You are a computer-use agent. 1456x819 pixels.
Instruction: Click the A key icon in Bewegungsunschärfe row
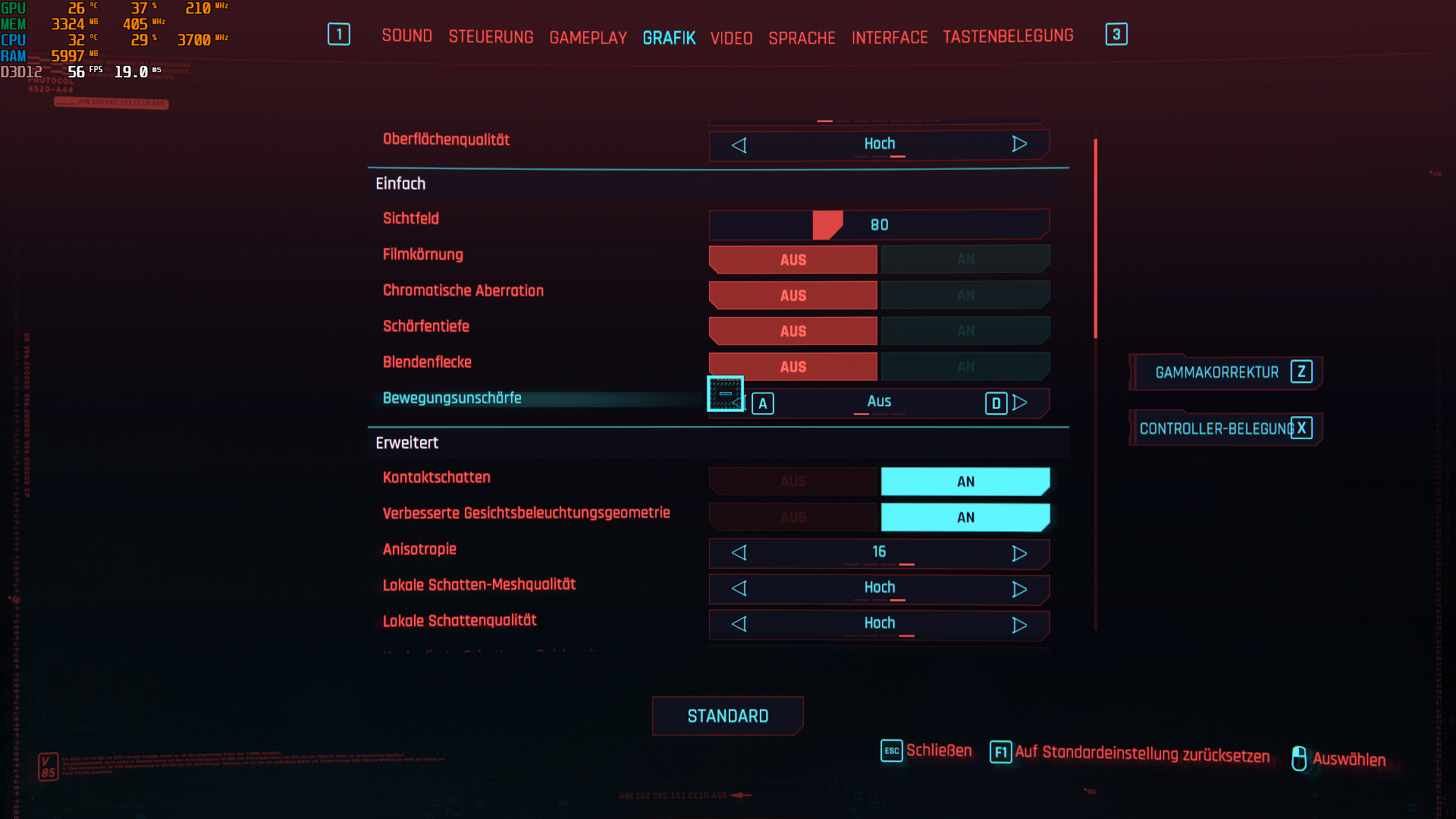coord(763,403)
